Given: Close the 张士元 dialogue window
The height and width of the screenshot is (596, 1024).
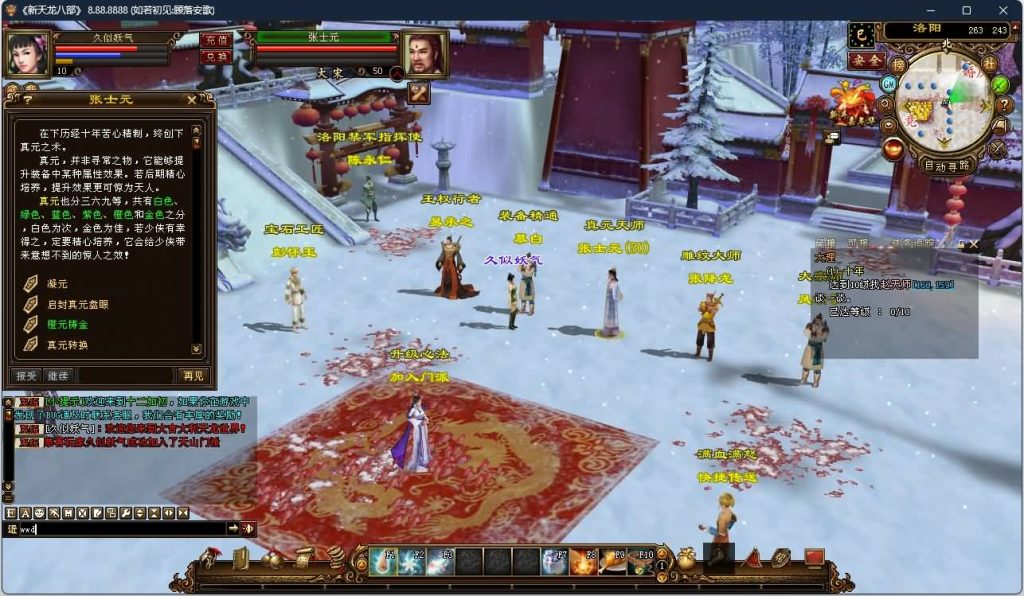Looking at the screenshot, I should (x=191, y=100).
